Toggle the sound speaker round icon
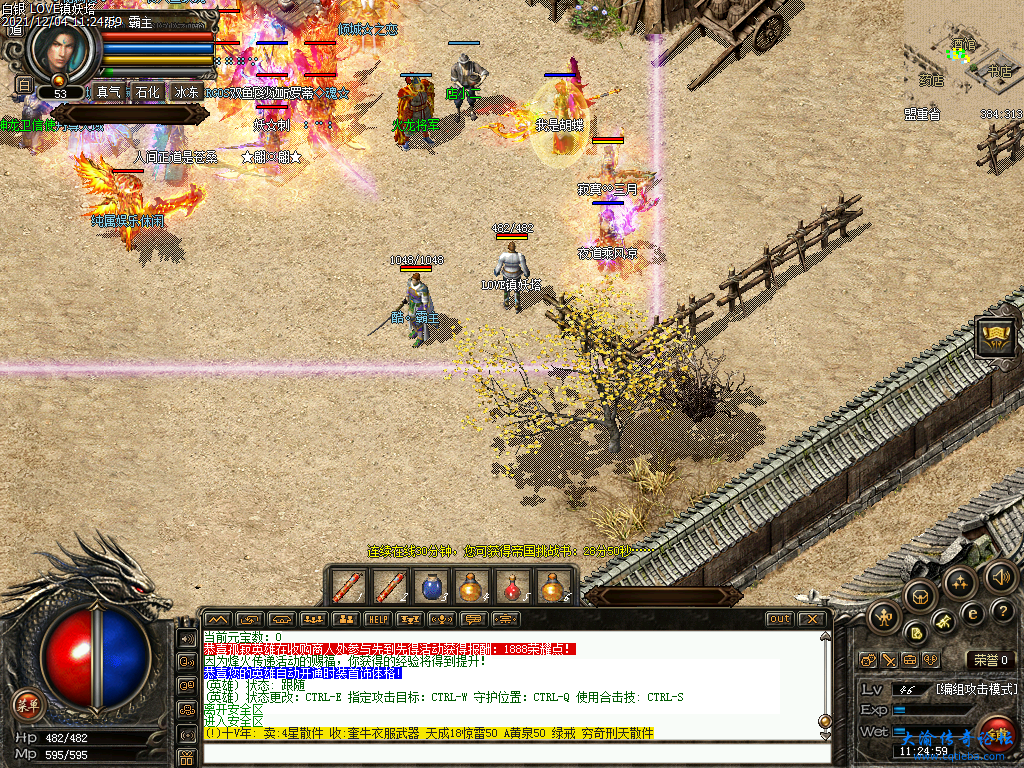The height and width of the screenshot is (768, 1024). pos(1000,576)
